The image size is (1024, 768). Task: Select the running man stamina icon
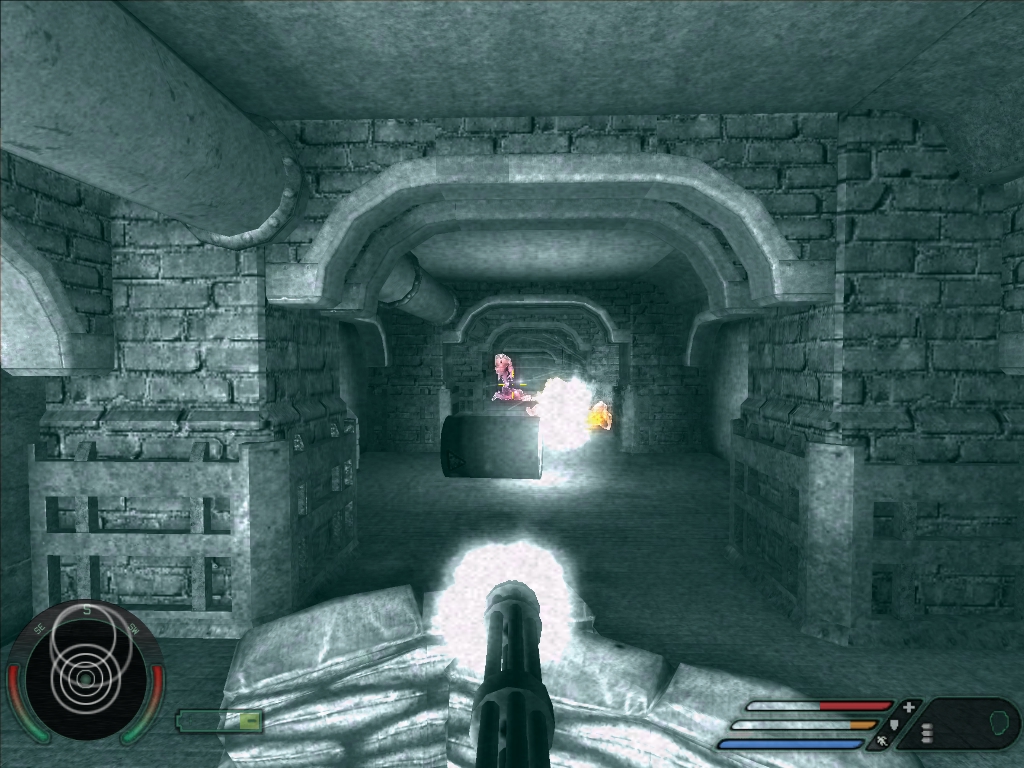pos(882,742)
